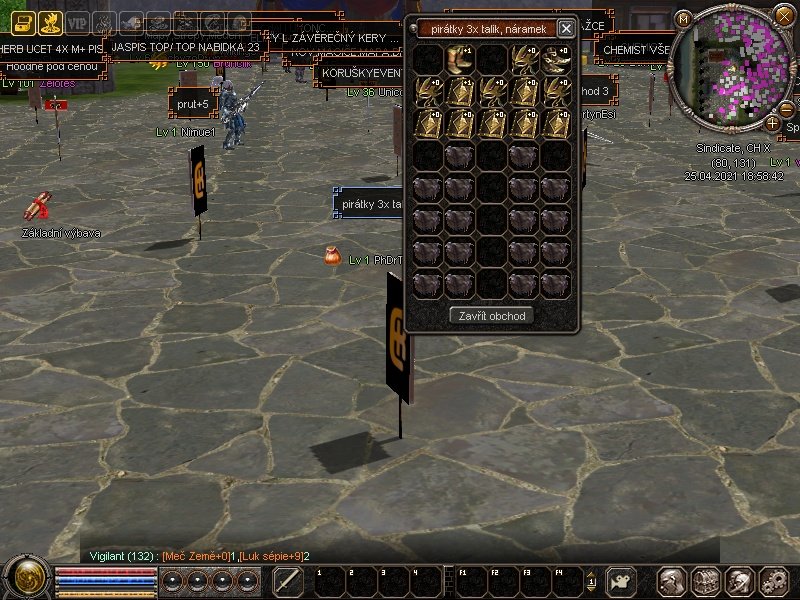800x600 pixels.
Task: Click the dragon emblem orb
Action: 26,578
